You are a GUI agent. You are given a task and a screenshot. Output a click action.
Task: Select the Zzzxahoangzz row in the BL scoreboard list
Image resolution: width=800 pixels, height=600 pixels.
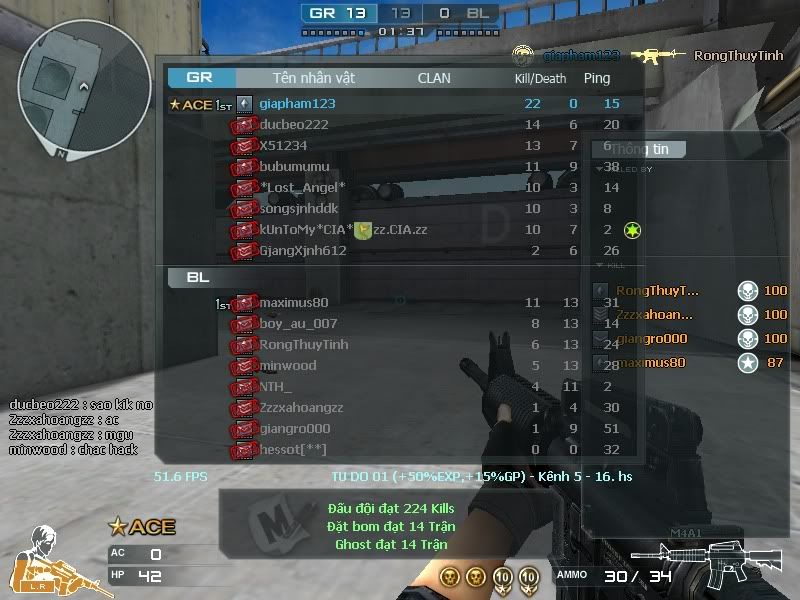pos(301,408)
